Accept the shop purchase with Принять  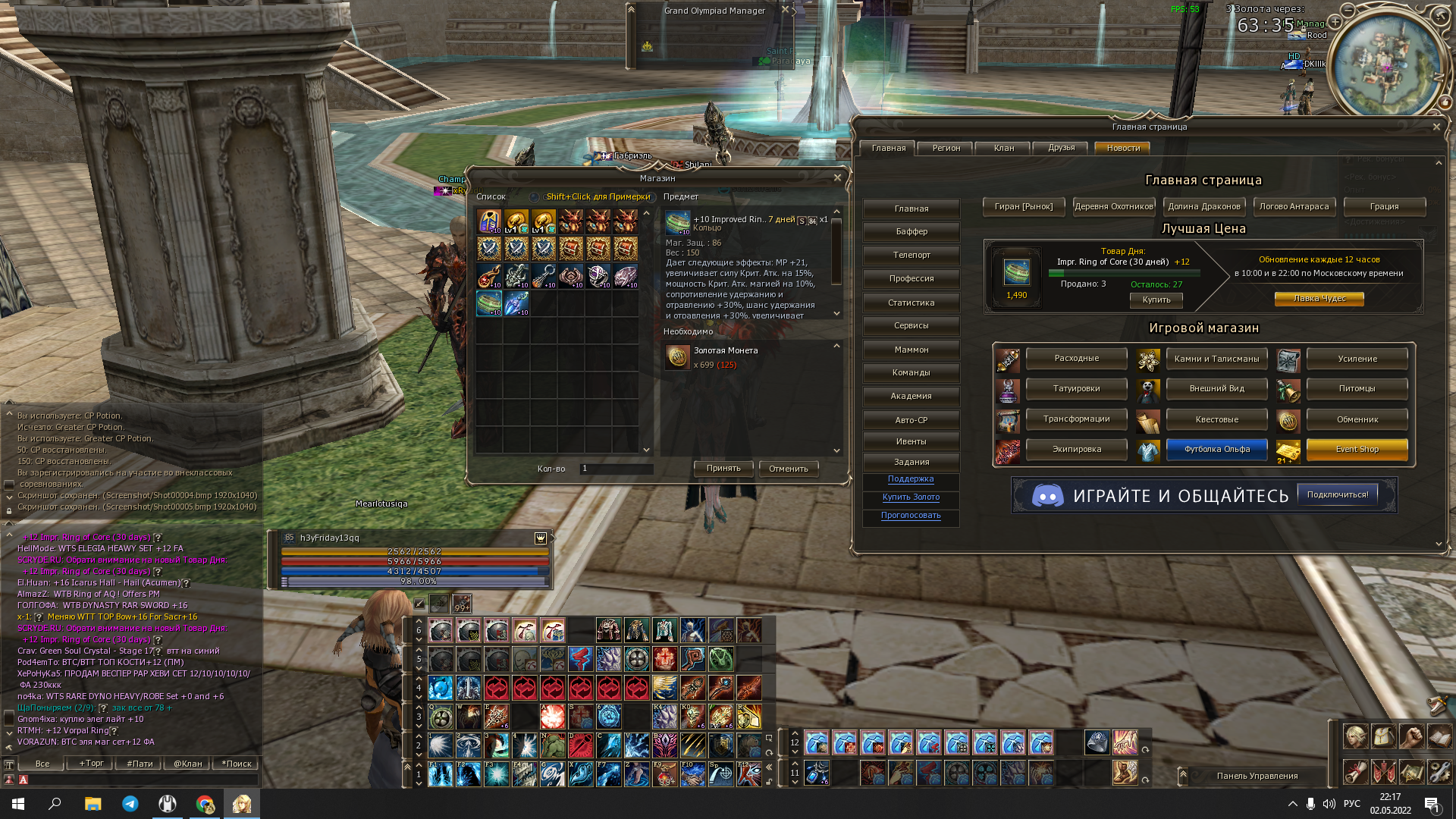(723, 469)
